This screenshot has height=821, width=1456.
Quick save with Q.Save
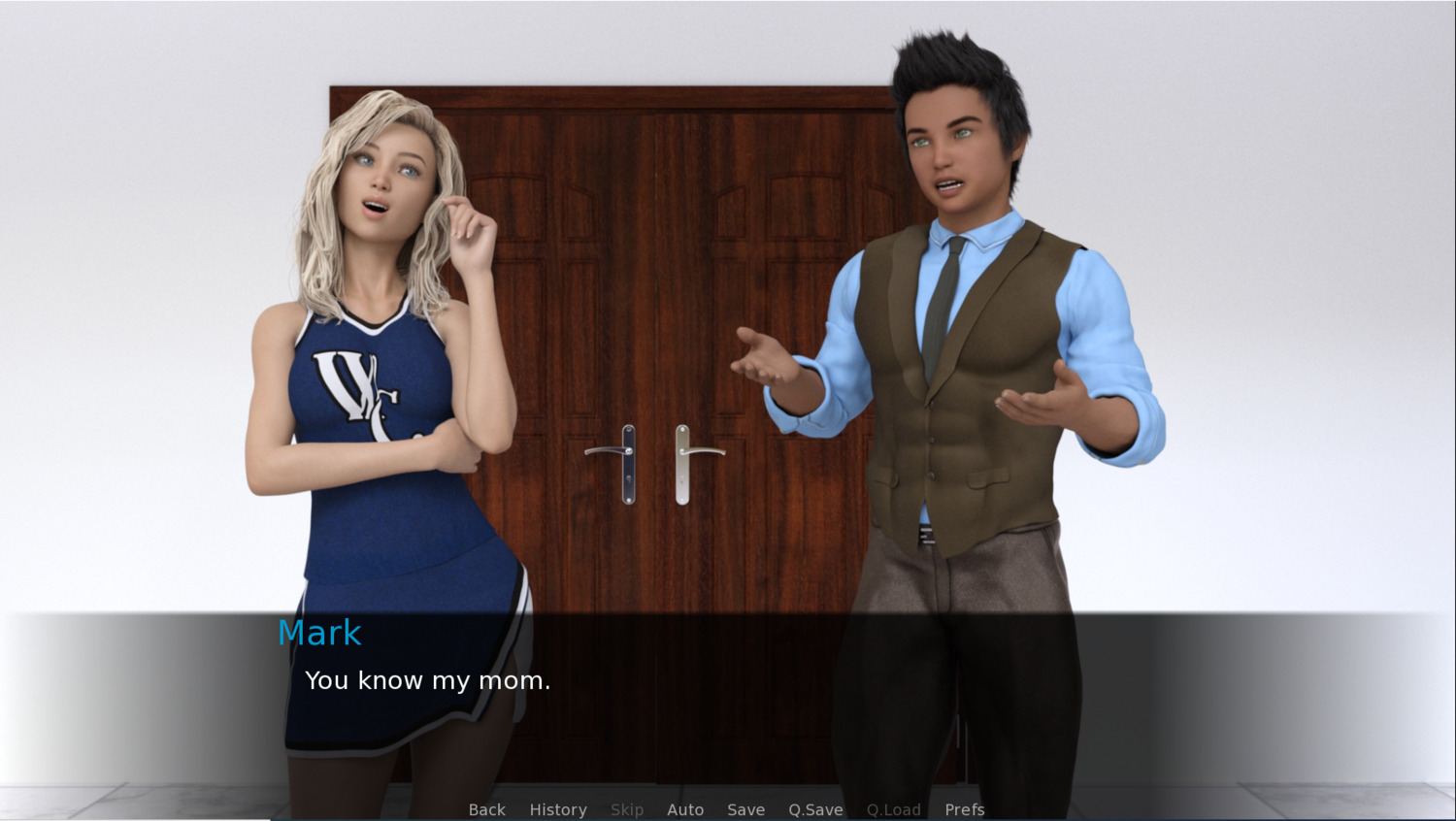pos(815,809)
